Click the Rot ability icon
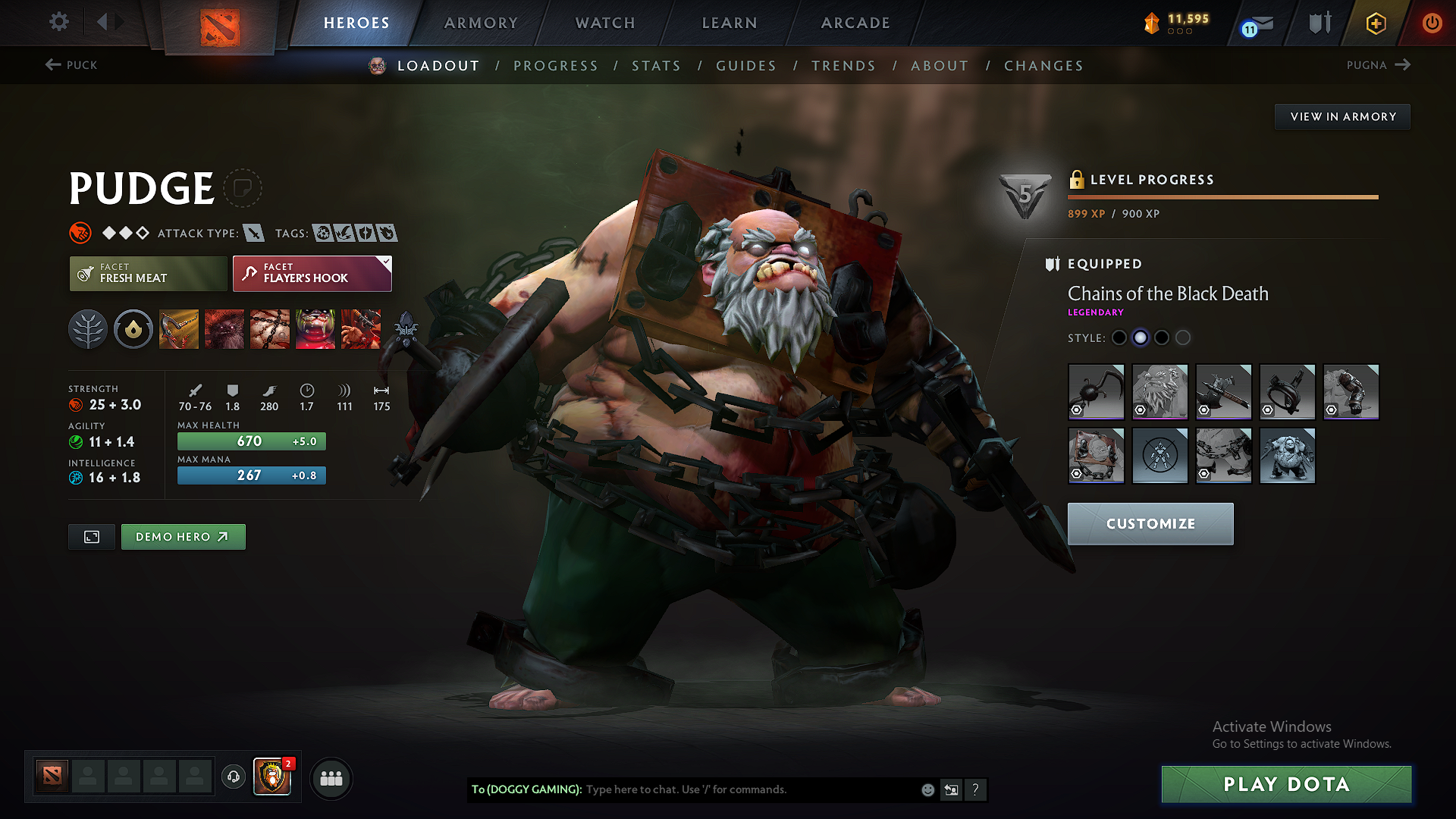This screenshot has width=1456, height=819. click(224, 328)
